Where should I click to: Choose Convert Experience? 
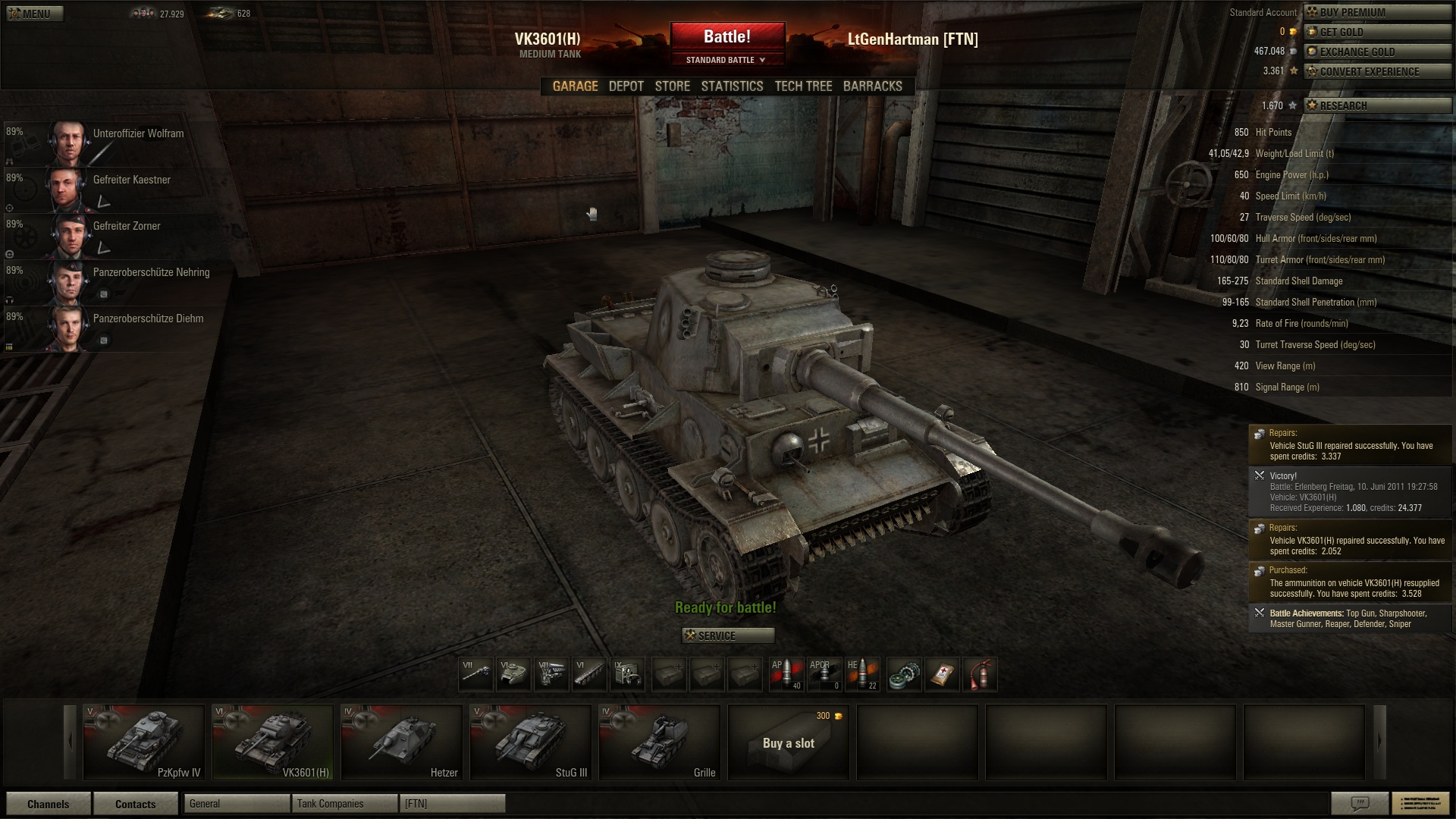(1376, 71)
